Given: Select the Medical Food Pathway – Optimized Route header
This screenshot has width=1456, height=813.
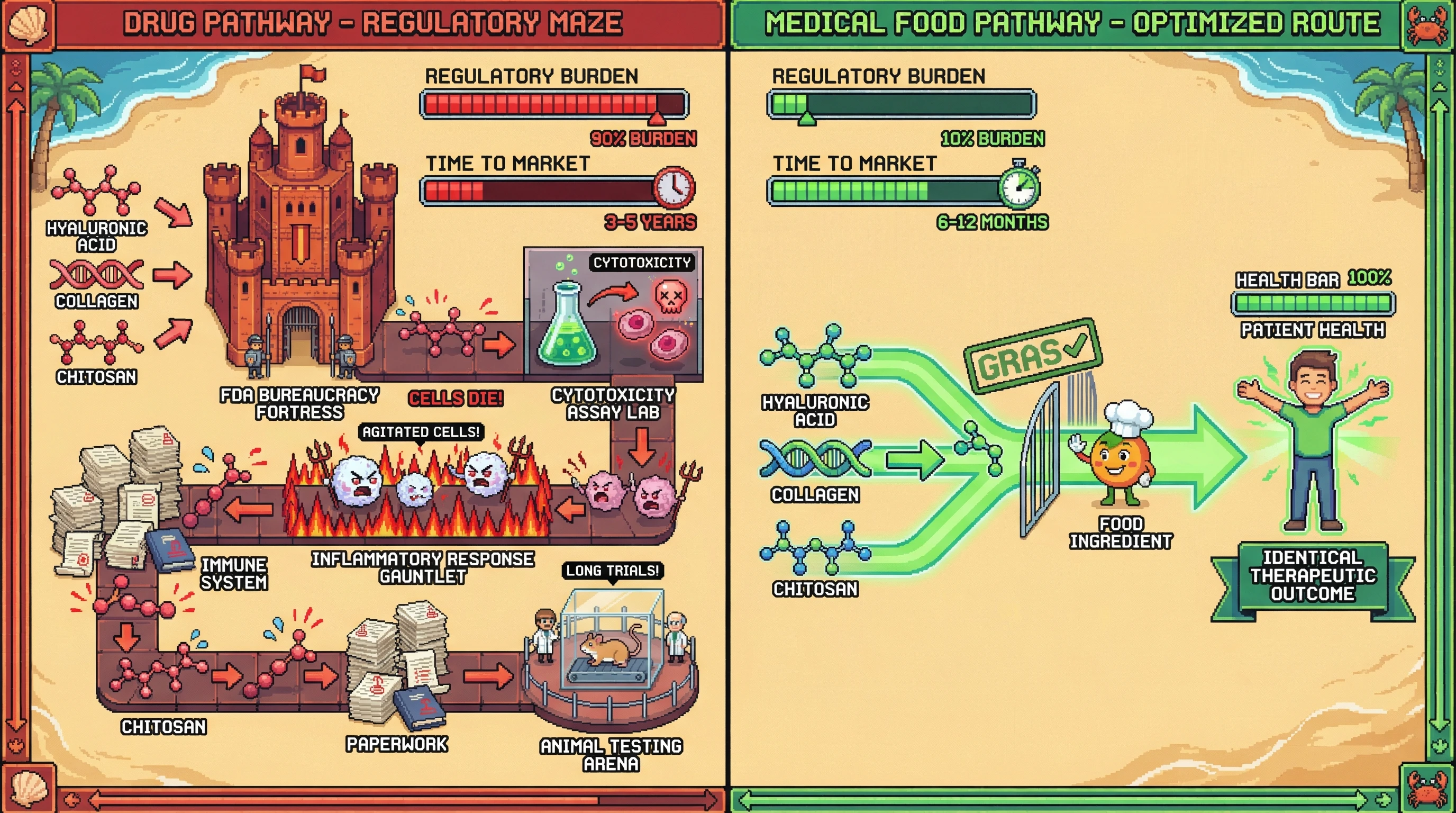Looking at the screenshot, I should point(1072,24).
